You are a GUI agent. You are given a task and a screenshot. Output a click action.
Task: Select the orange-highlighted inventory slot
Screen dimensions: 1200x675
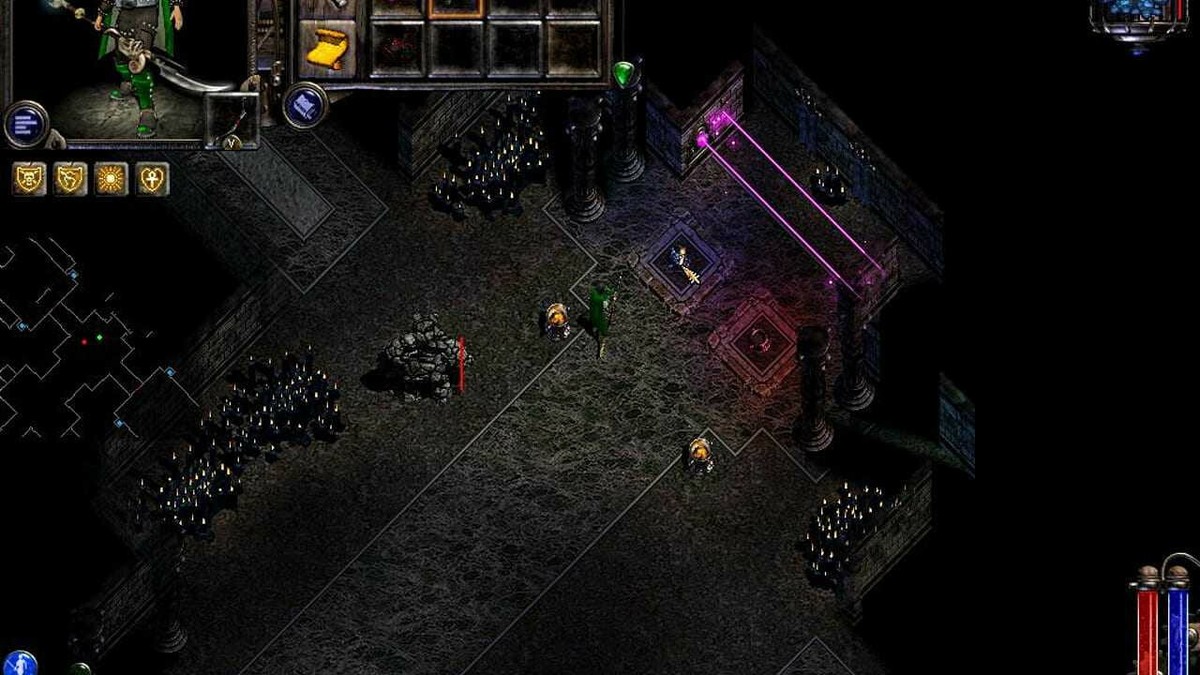click(x=456, y=8)
